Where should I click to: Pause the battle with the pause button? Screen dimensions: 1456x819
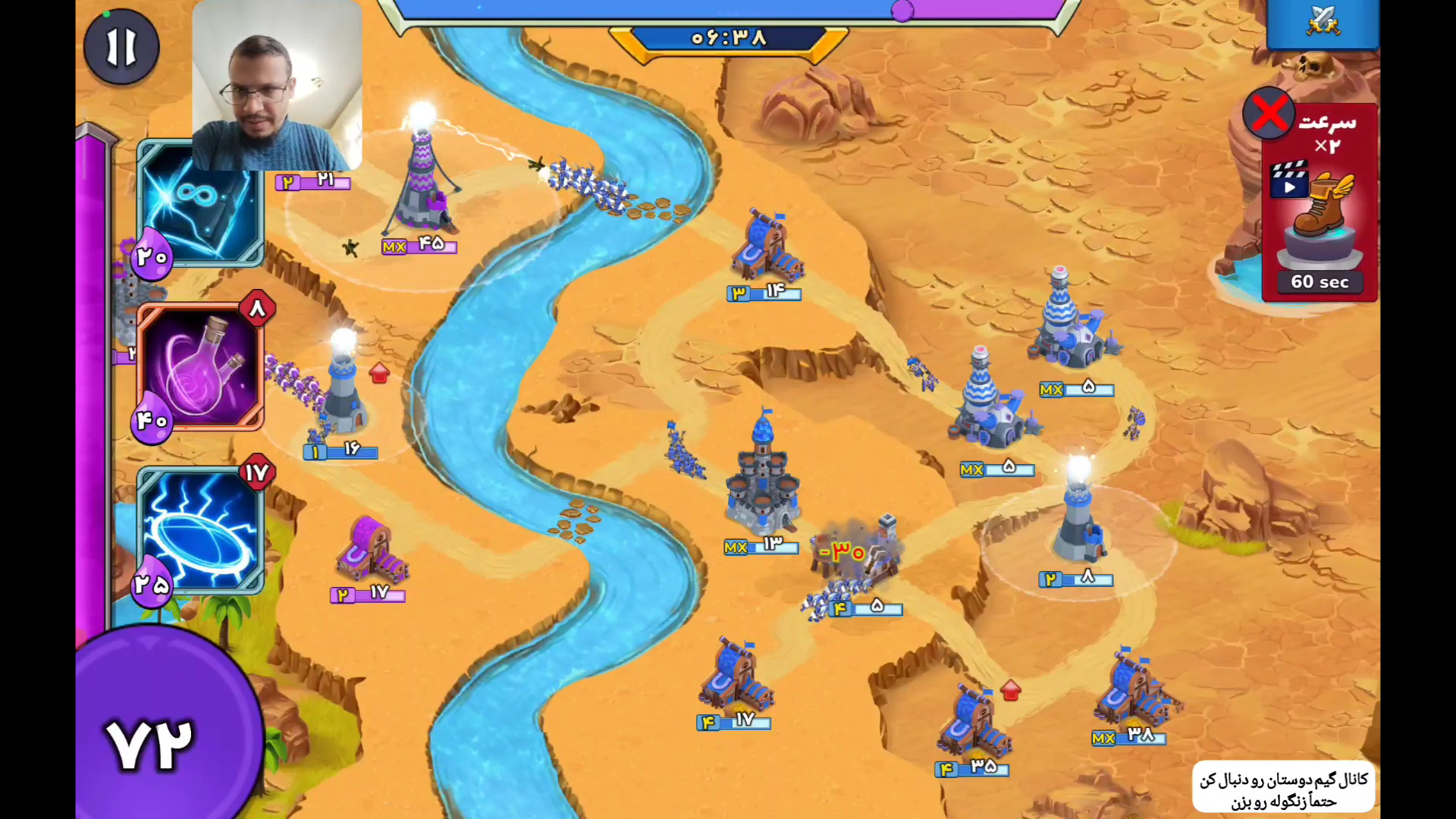pyautogui.click(x=121, y=47)
